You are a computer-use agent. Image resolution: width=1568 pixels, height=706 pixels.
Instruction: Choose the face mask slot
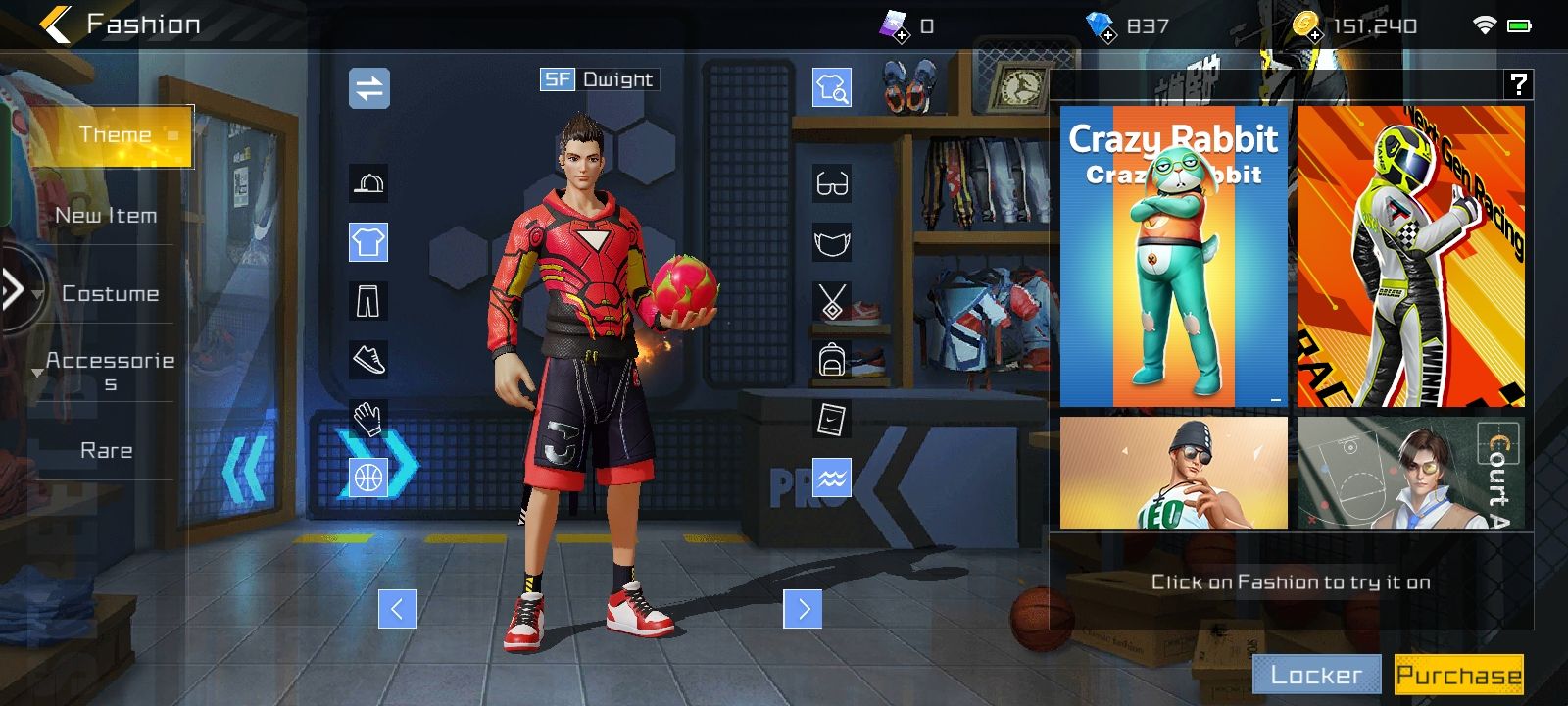pos(832,242)
